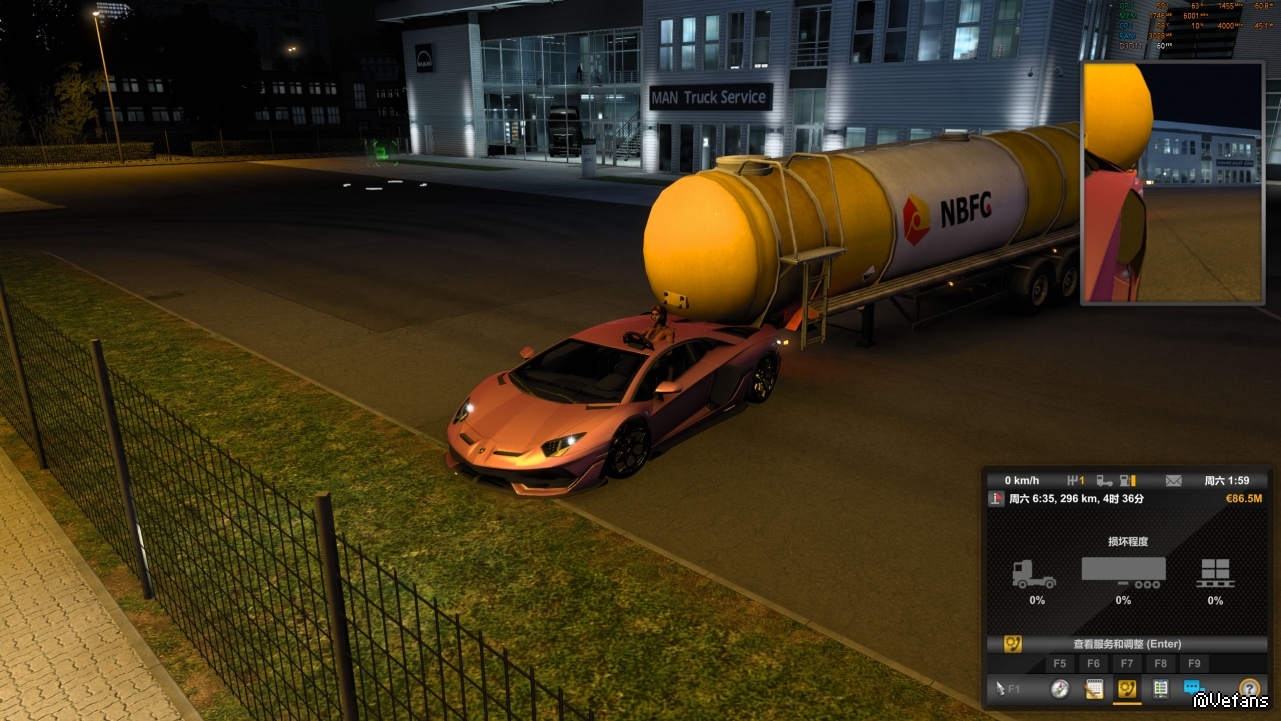The image size is (1281, 721).
Task: Select the damage diagnostics phone tab
Action: click(x=1127, y=688)
